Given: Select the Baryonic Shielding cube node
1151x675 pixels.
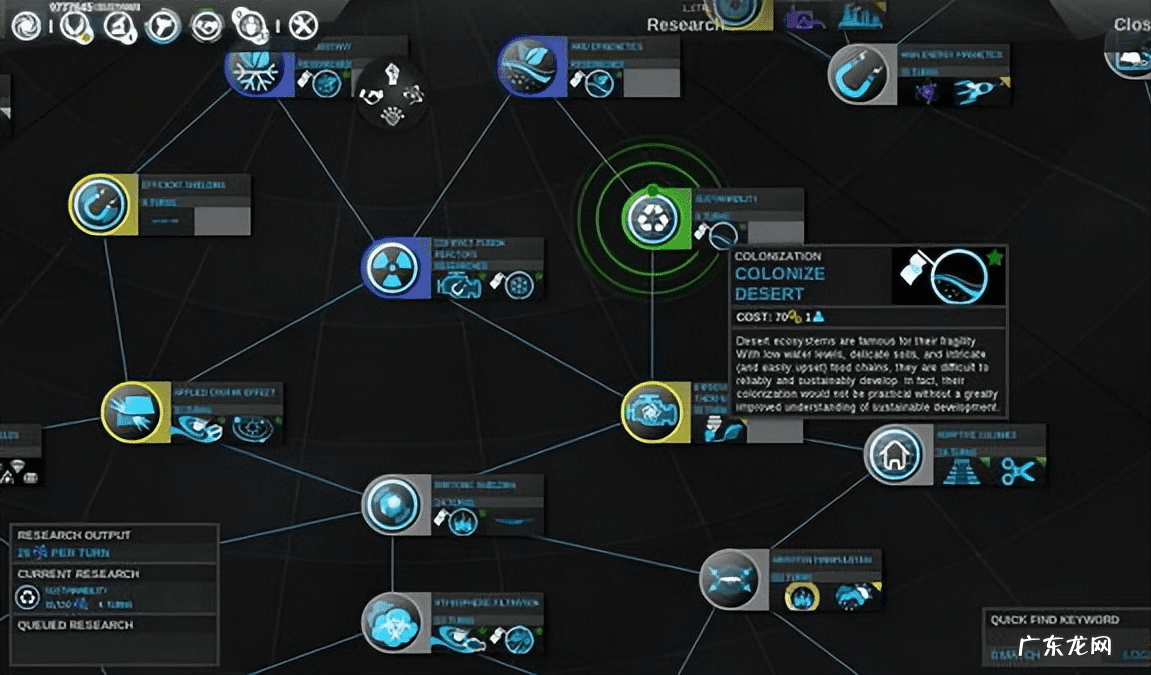Looking at the screenshot, I should 392,503.
